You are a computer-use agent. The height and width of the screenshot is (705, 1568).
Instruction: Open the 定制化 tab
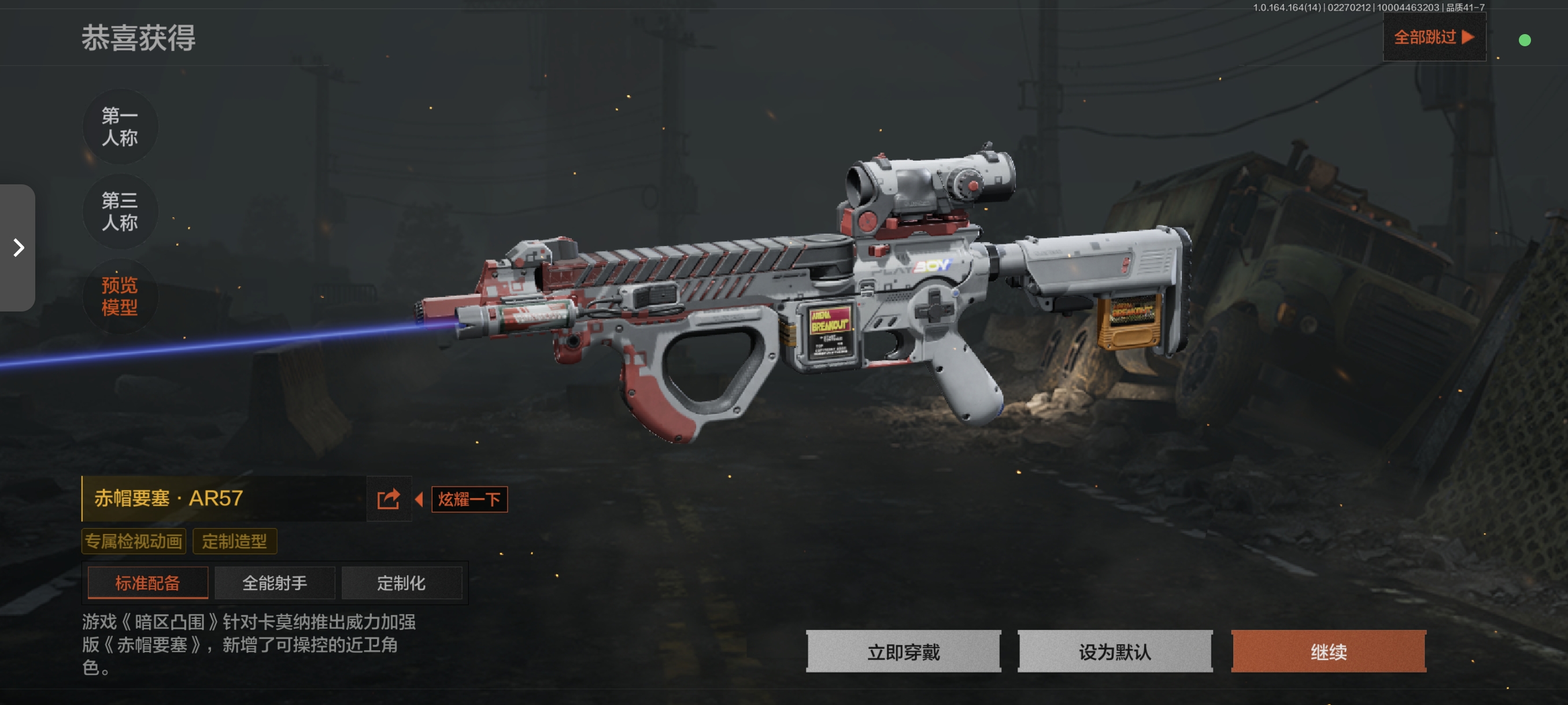401,582
